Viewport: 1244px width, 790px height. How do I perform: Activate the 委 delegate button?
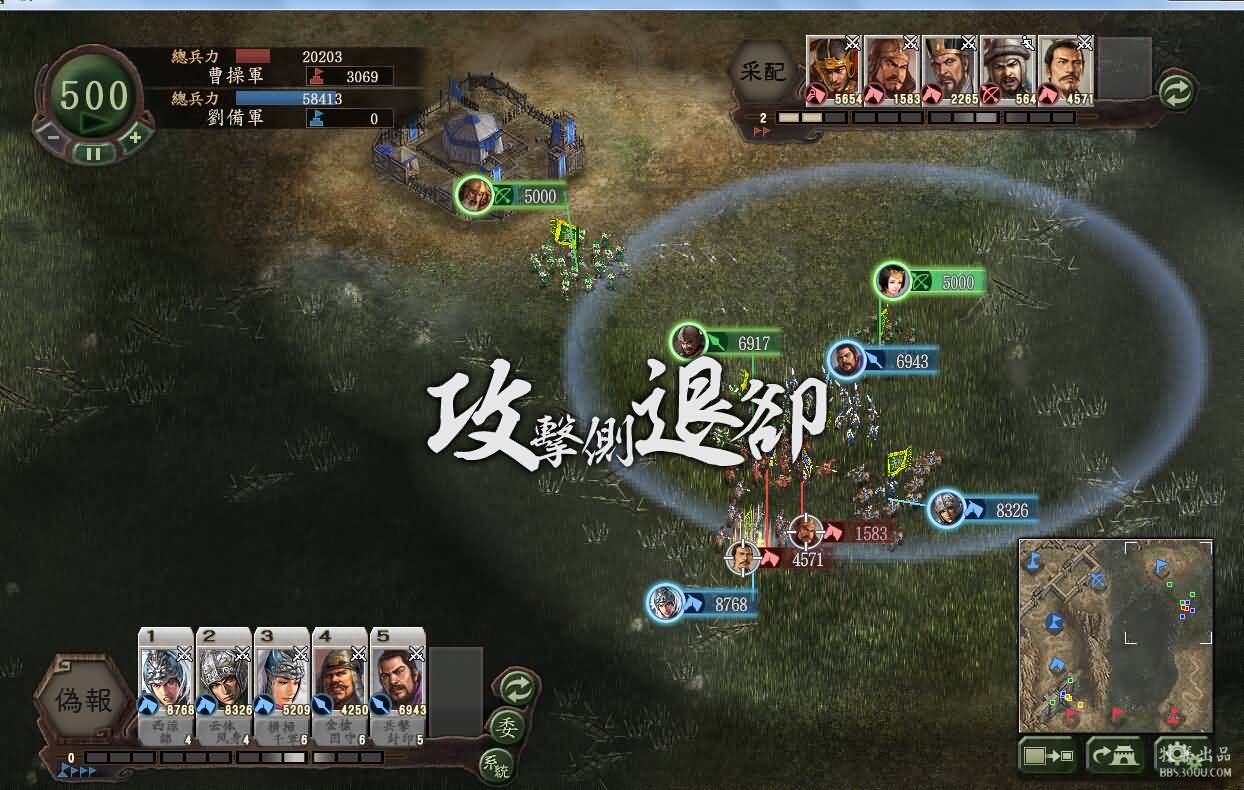click(507, 726)
